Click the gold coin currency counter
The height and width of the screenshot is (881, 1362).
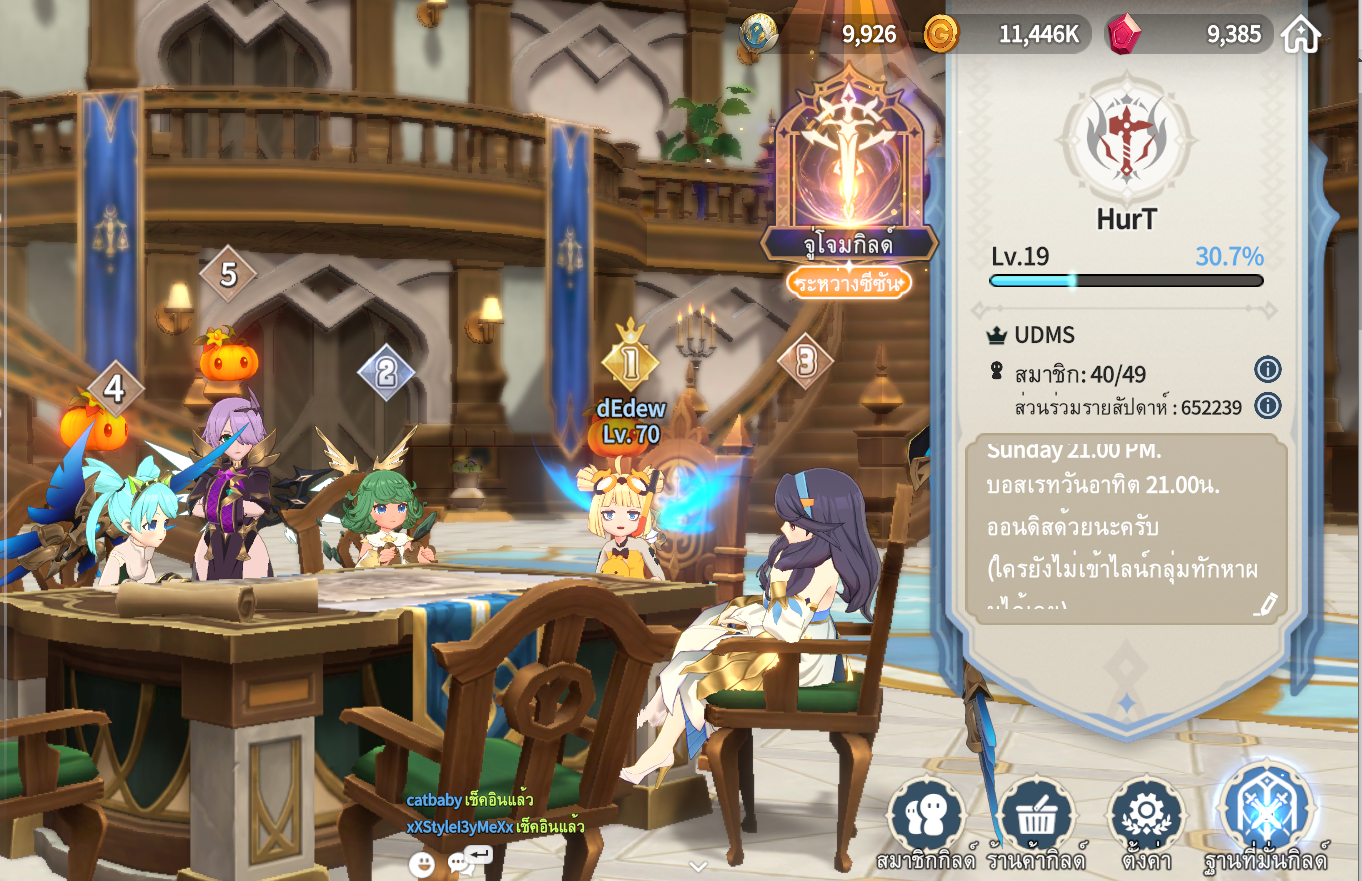pos(1005,35)
